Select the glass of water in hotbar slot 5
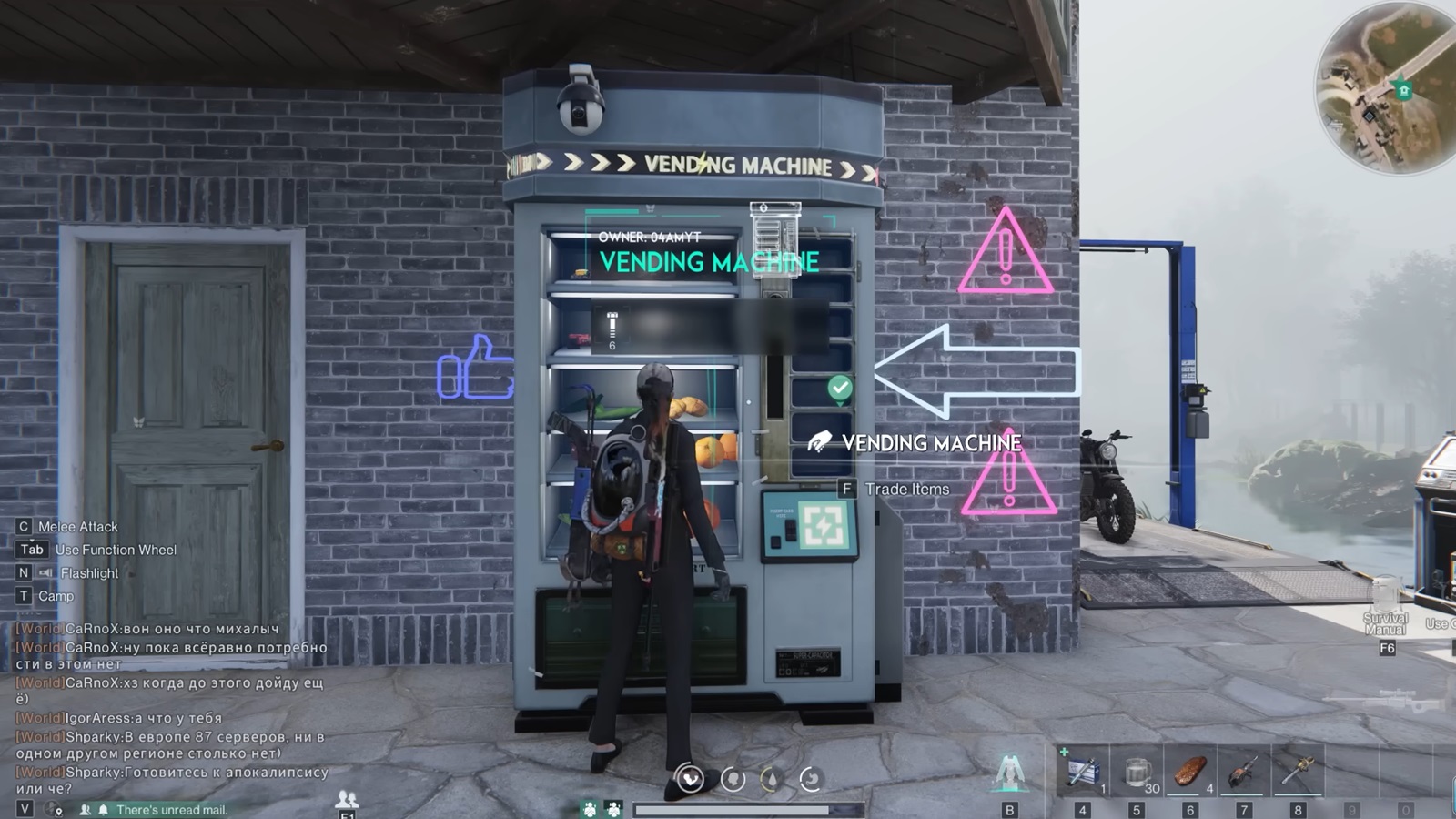Viewport: 1456px width, 819px height. (x=1137, y=771)
